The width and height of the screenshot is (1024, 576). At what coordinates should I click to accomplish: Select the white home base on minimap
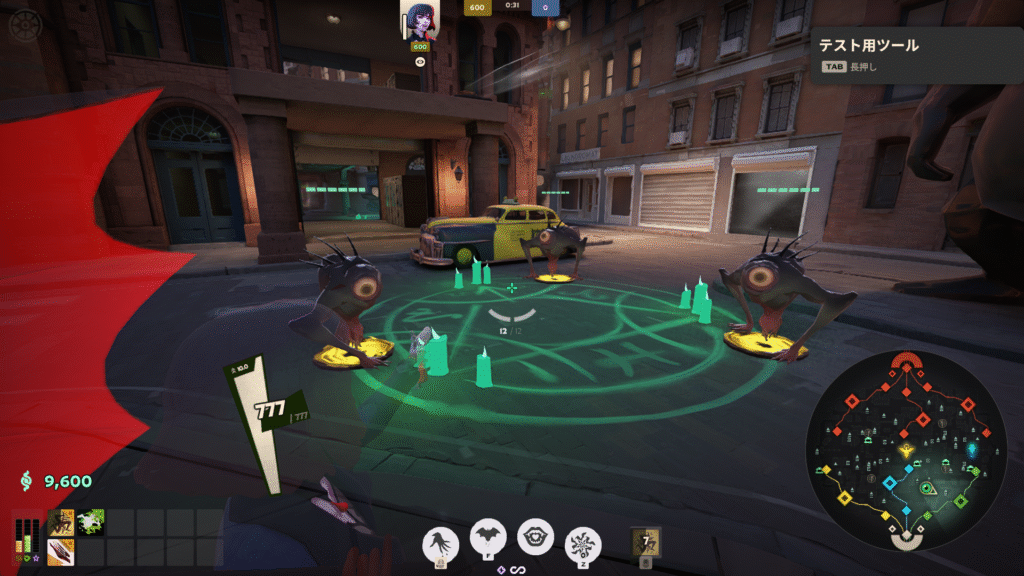point(906,539)
